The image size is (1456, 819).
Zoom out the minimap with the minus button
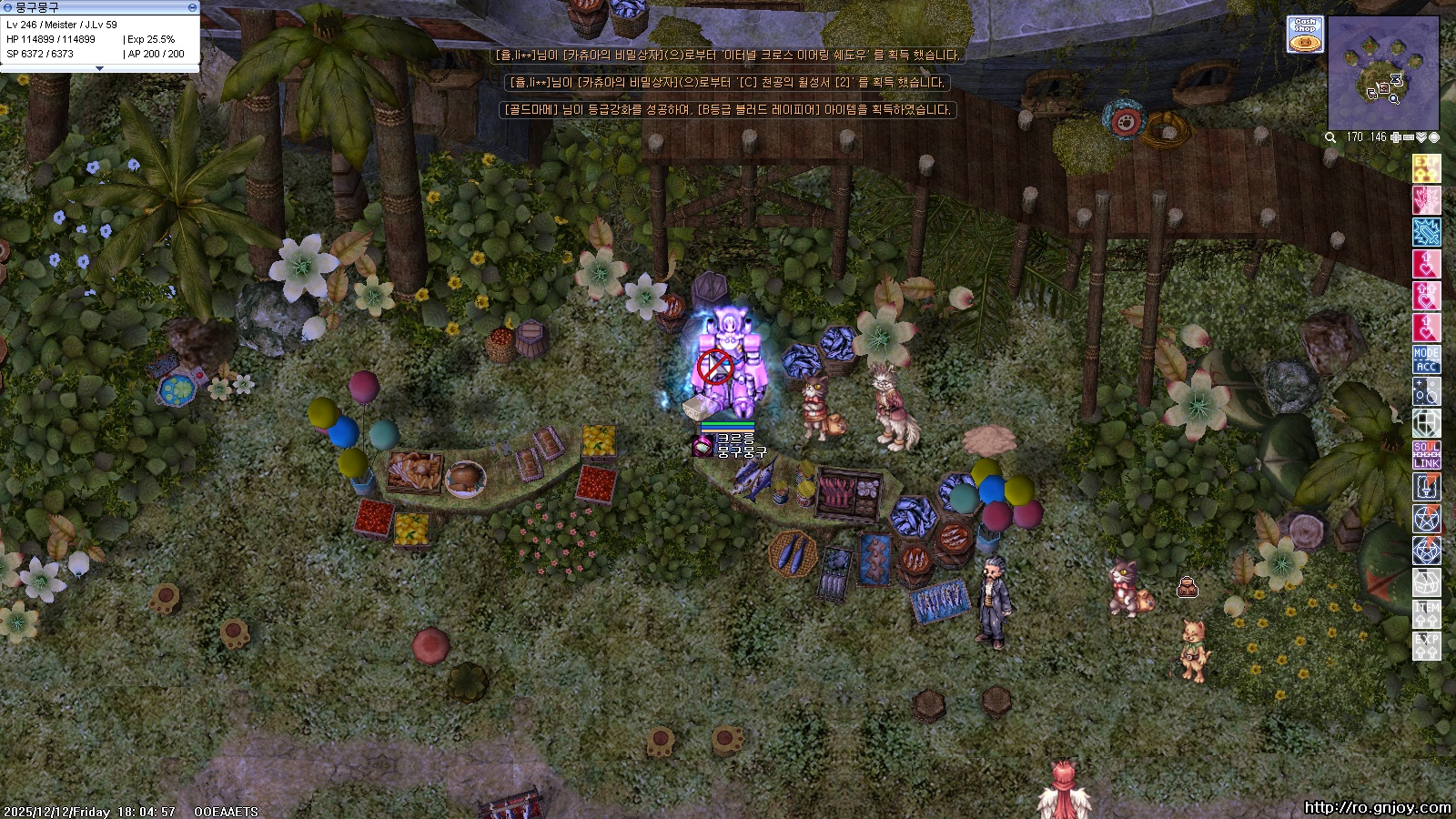(1409, 137)
